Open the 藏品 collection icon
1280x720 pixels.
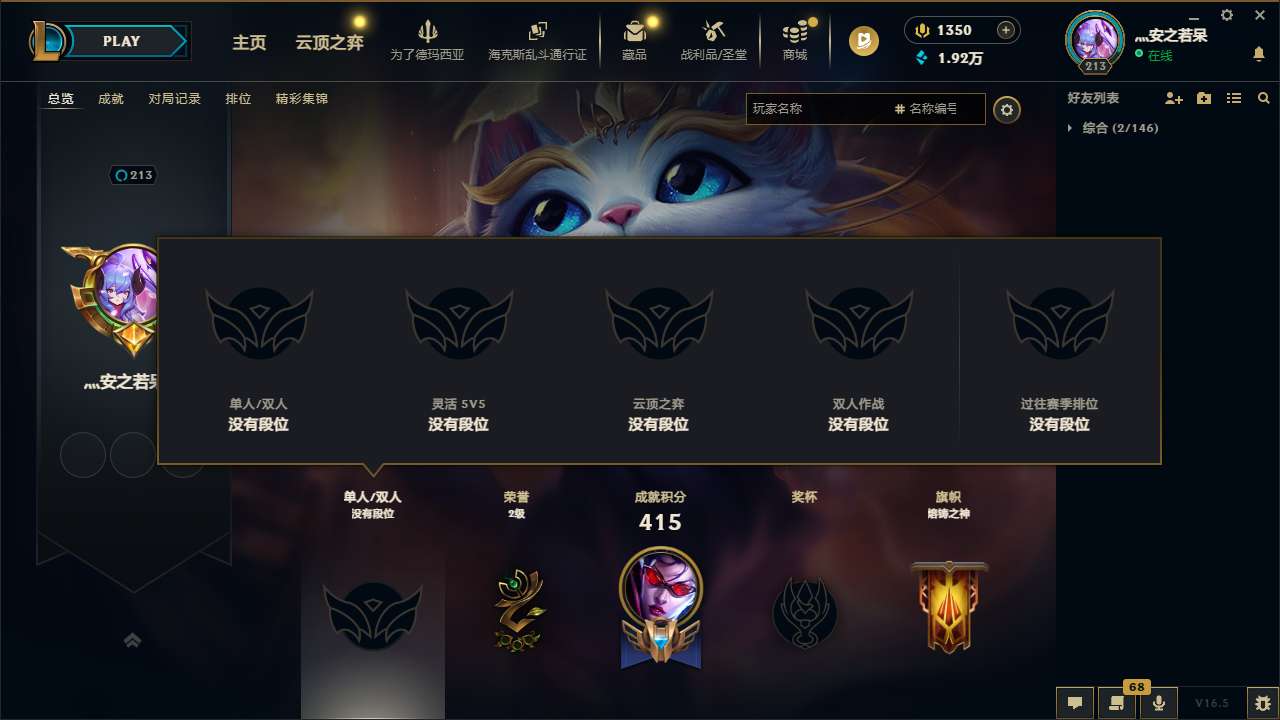634,38
